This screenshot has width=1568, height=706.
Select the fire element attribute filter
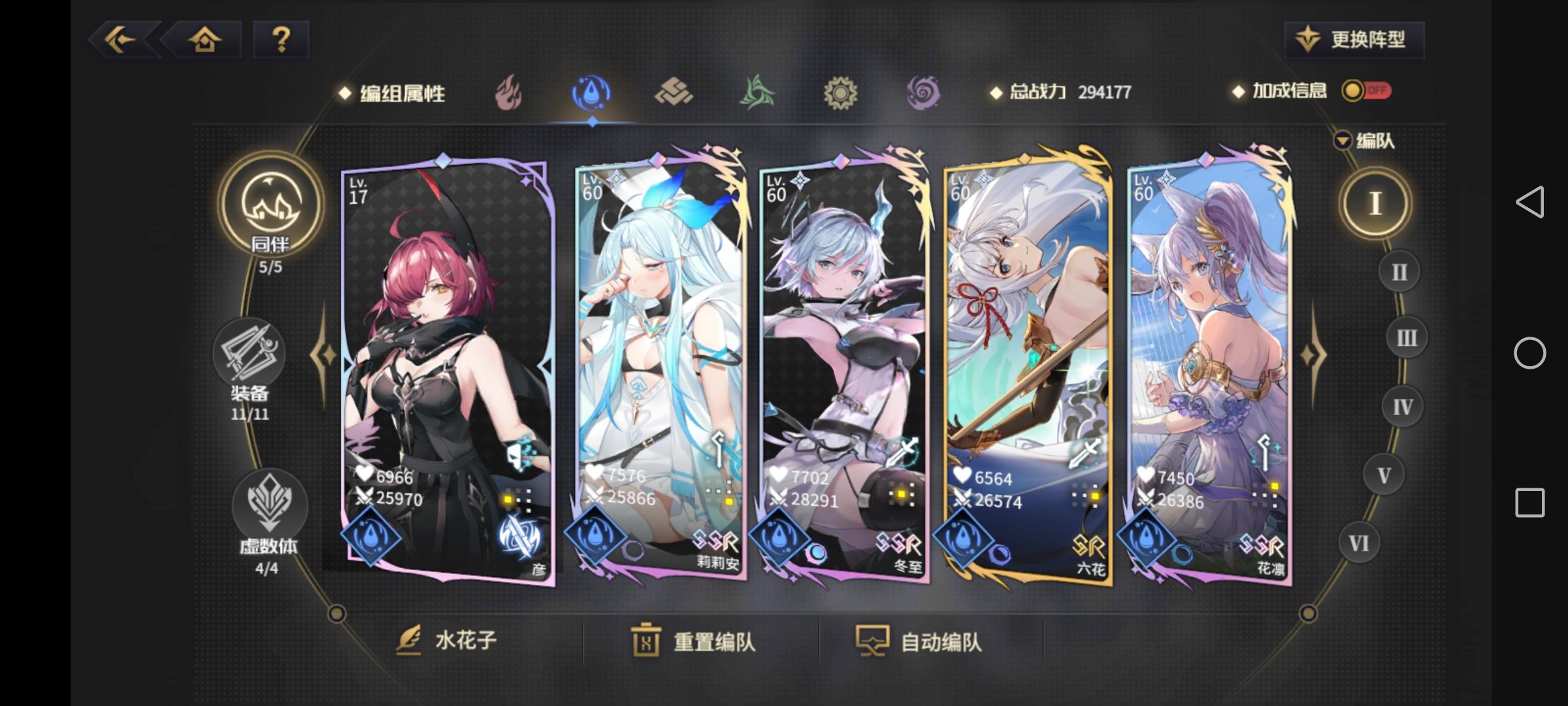pyautogui.click(x=508, y=93)
